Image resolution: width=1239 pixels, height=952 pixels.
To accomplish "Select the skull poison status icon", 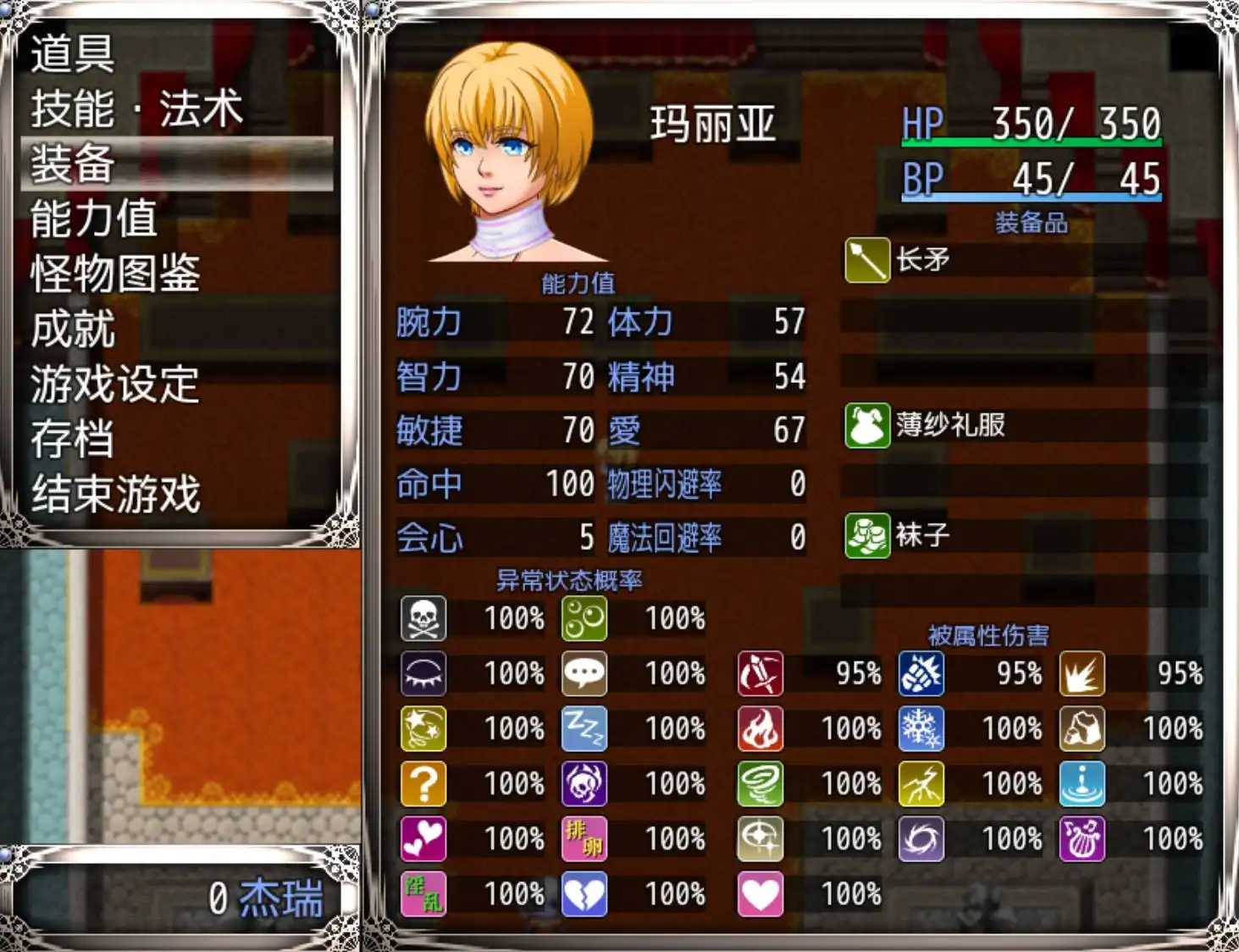I will pos(423,619).
